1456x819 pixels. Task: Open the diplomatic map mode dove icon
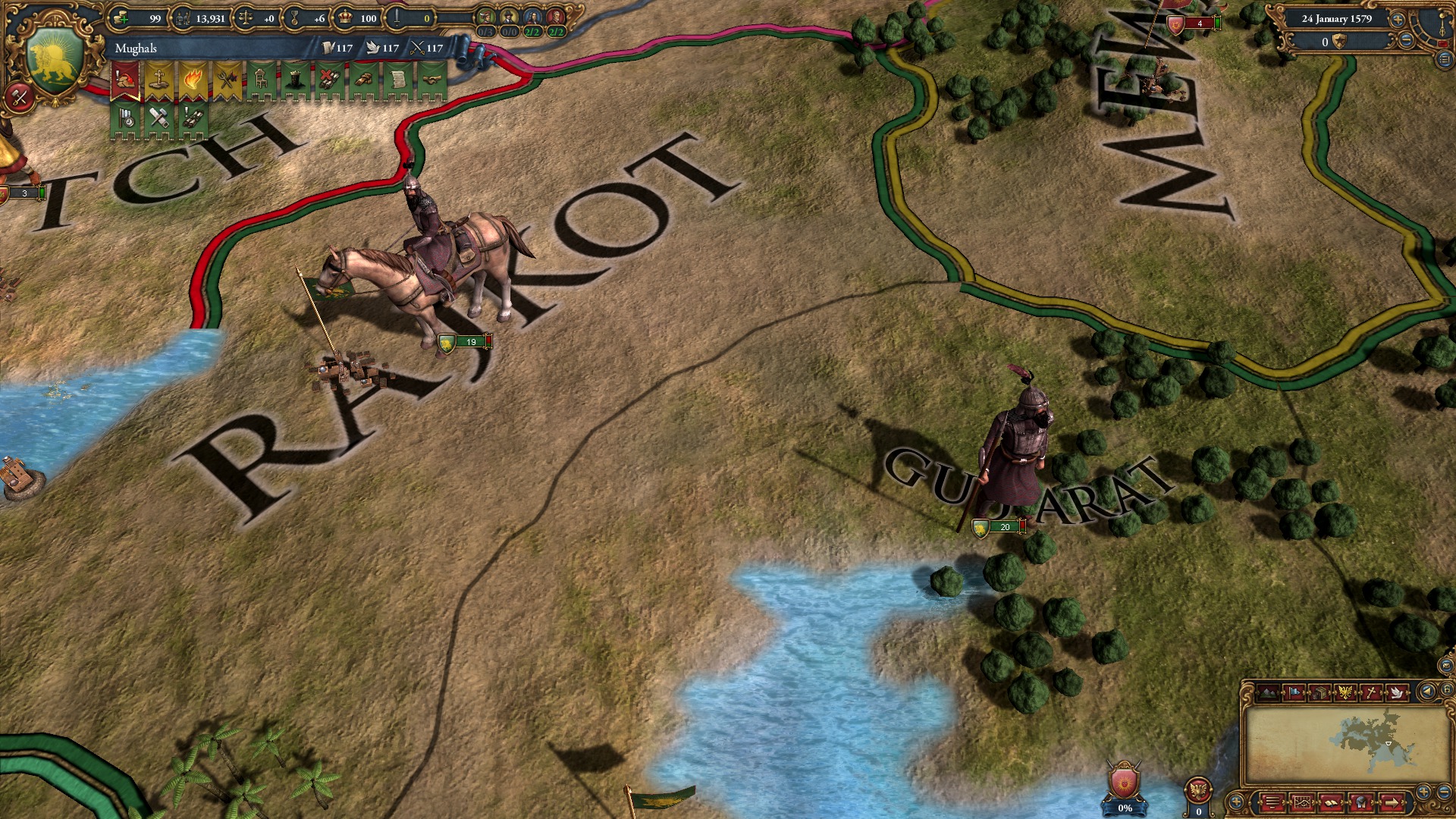coord(1396,692)
